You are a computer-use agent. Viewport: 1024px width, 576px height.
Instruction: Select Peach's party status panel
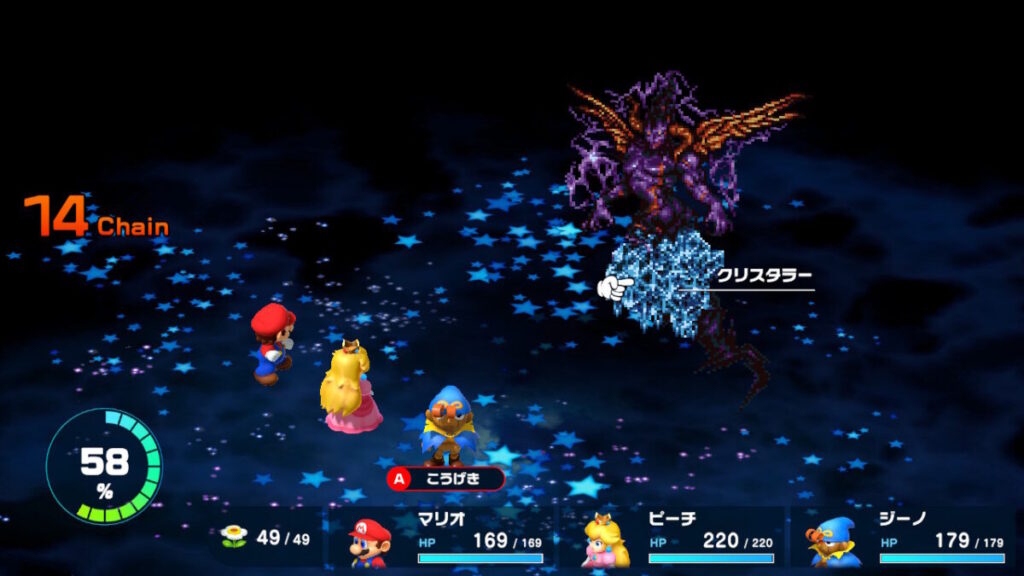pyautogui.click(x=675, y=538)
